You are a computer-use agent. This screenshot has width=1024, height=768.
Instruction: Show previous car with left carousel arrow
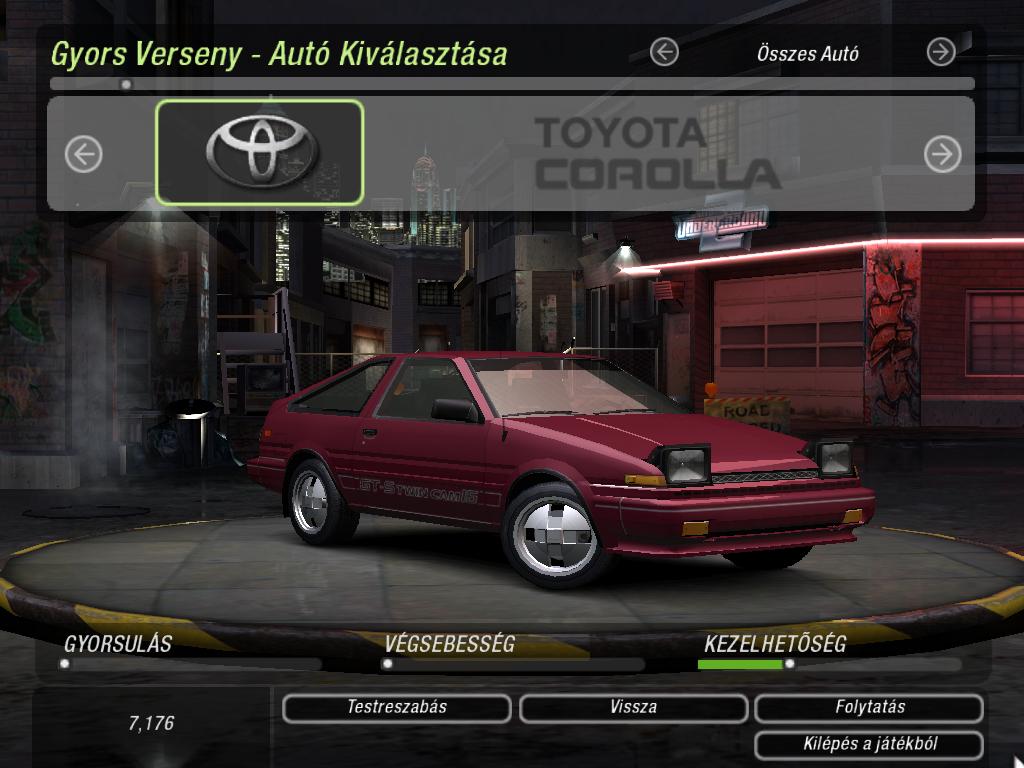[84, 154]
